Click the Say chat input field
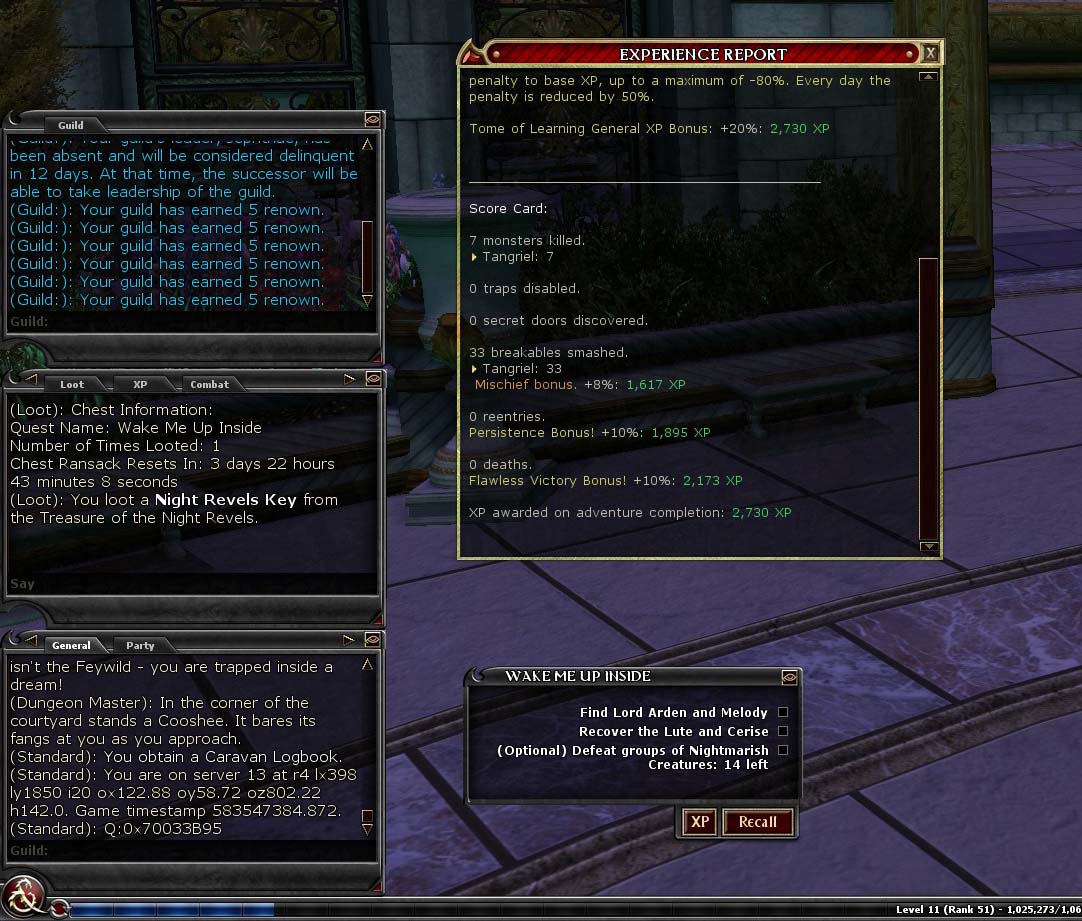 (190, 583)
